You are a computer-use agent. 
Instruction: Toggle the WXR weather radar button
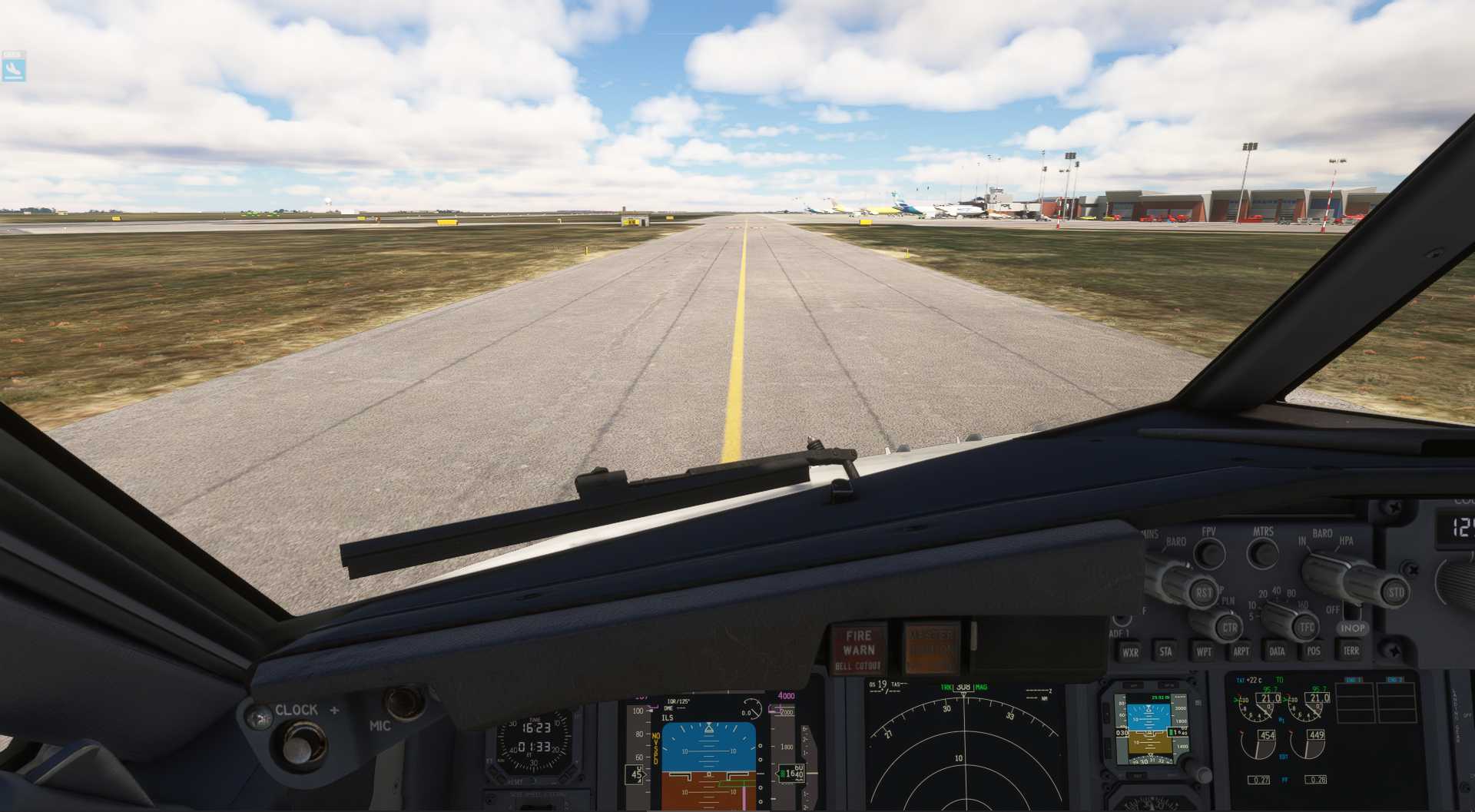point(1129,652)
